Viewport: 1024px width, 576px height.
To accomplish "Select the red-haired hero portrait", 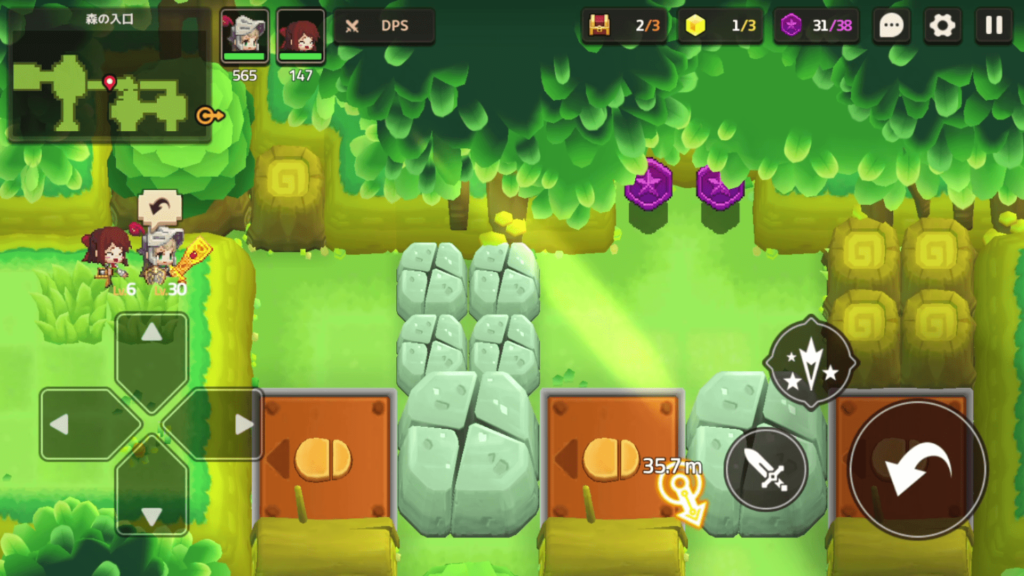I will 300,36.
